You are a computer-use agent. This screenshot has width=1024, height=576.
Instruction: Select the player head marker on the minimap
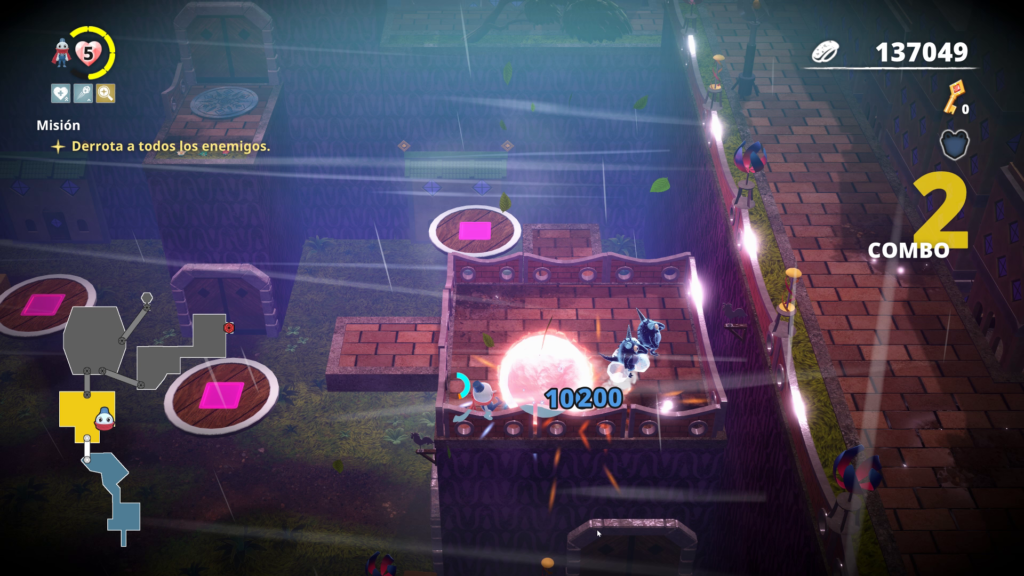pyautogui.click(x=103, y=417)
